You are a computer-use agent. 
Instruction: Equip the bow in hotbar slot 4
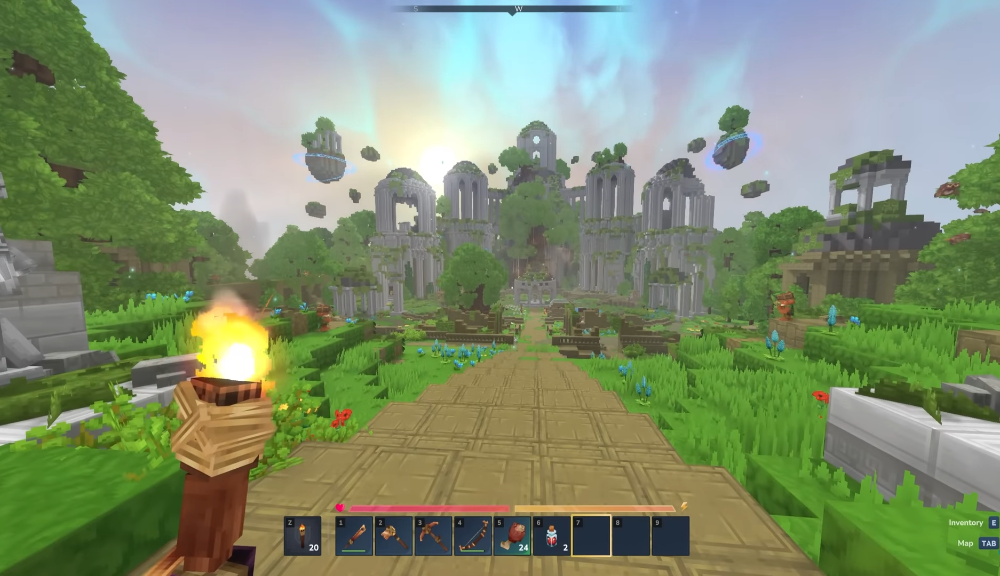(x=472, y=536)
